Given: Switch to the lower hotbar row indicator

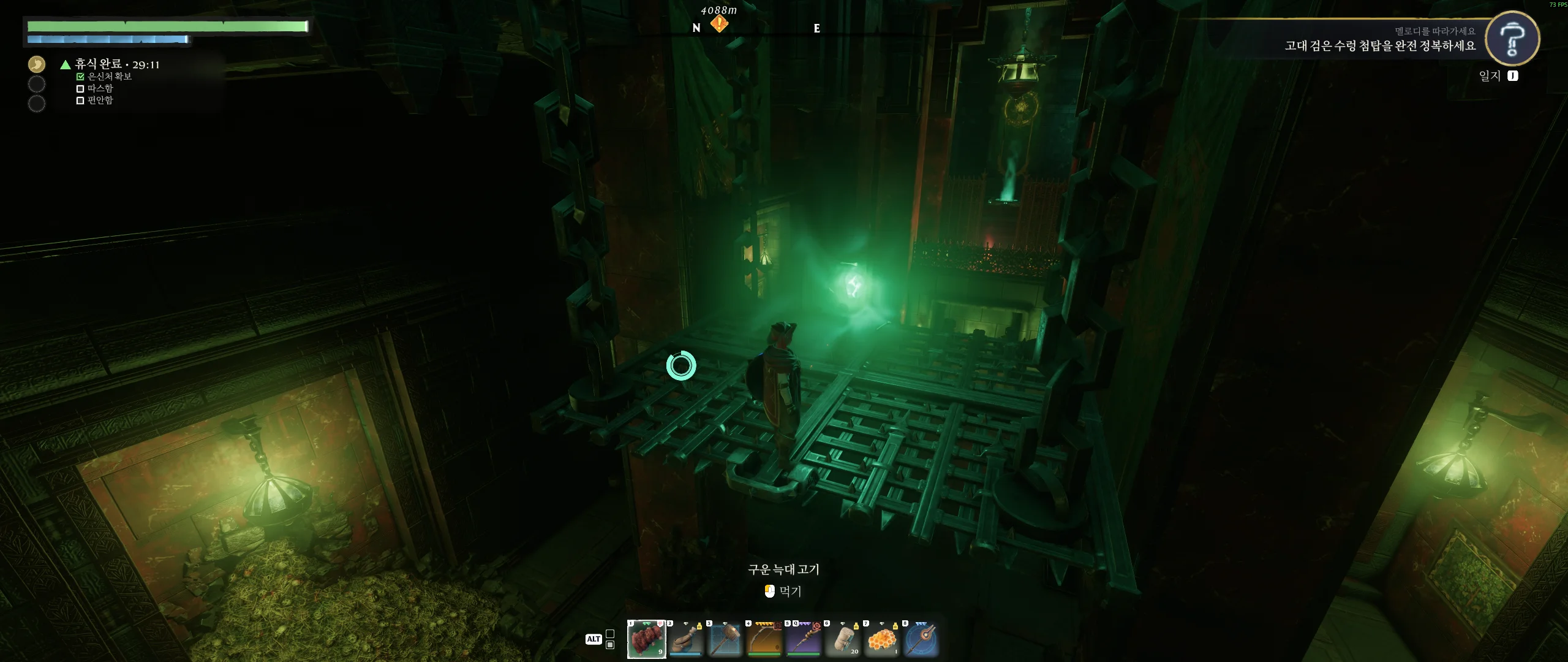Looking at the screenshot, I should (x=610, y=645).
